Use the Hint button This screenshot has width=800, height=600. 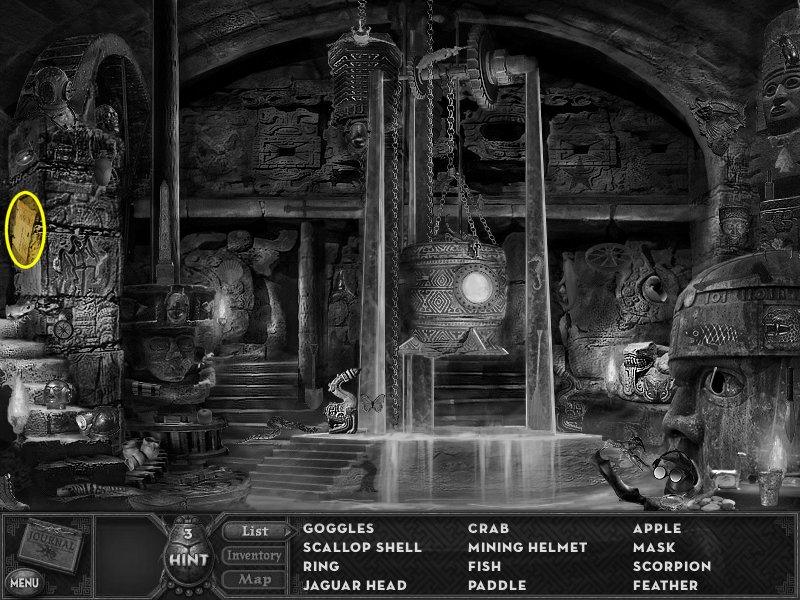pos(188,553)
